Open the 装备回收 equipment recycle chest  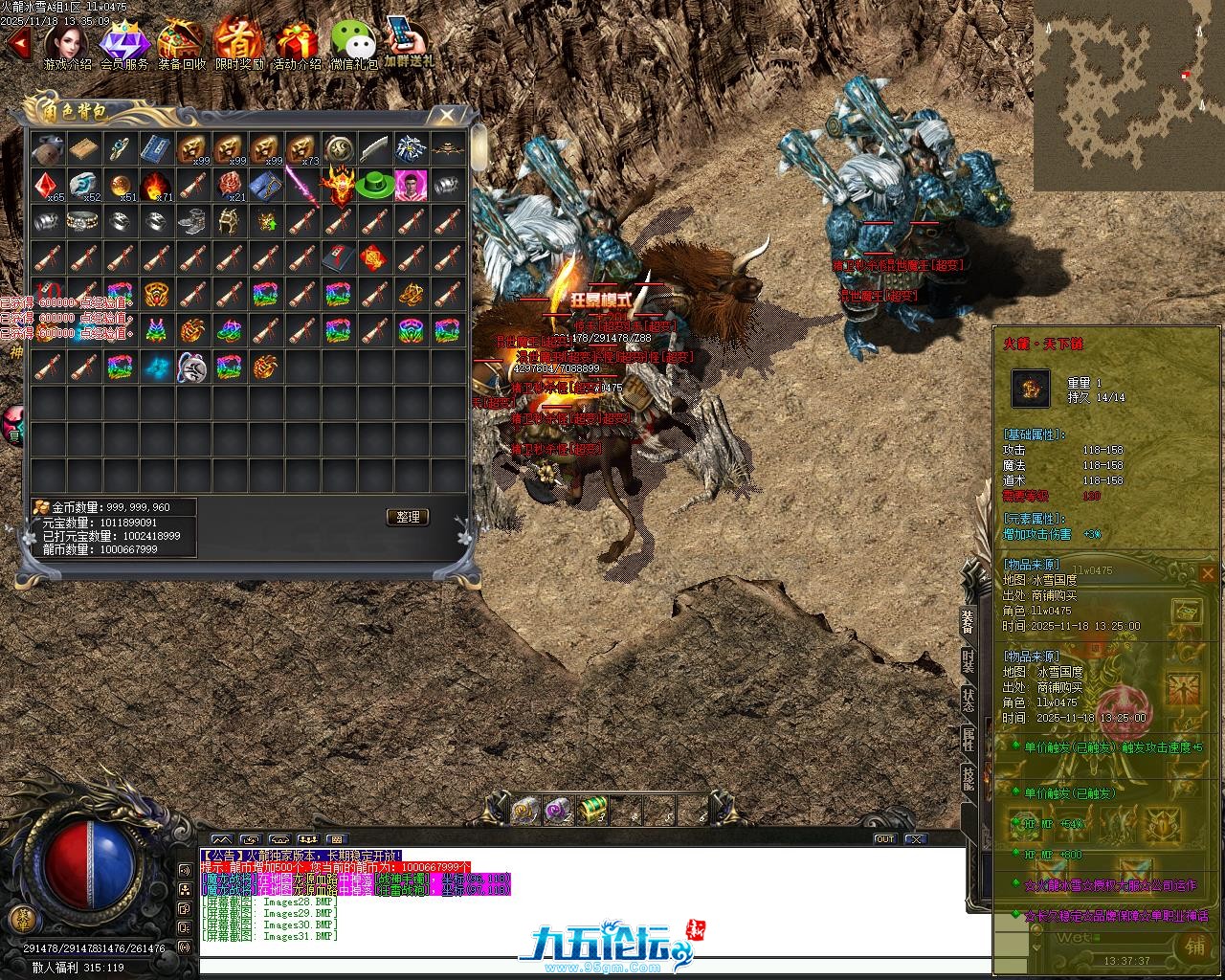pyautogui.click(x=182, y=43)
